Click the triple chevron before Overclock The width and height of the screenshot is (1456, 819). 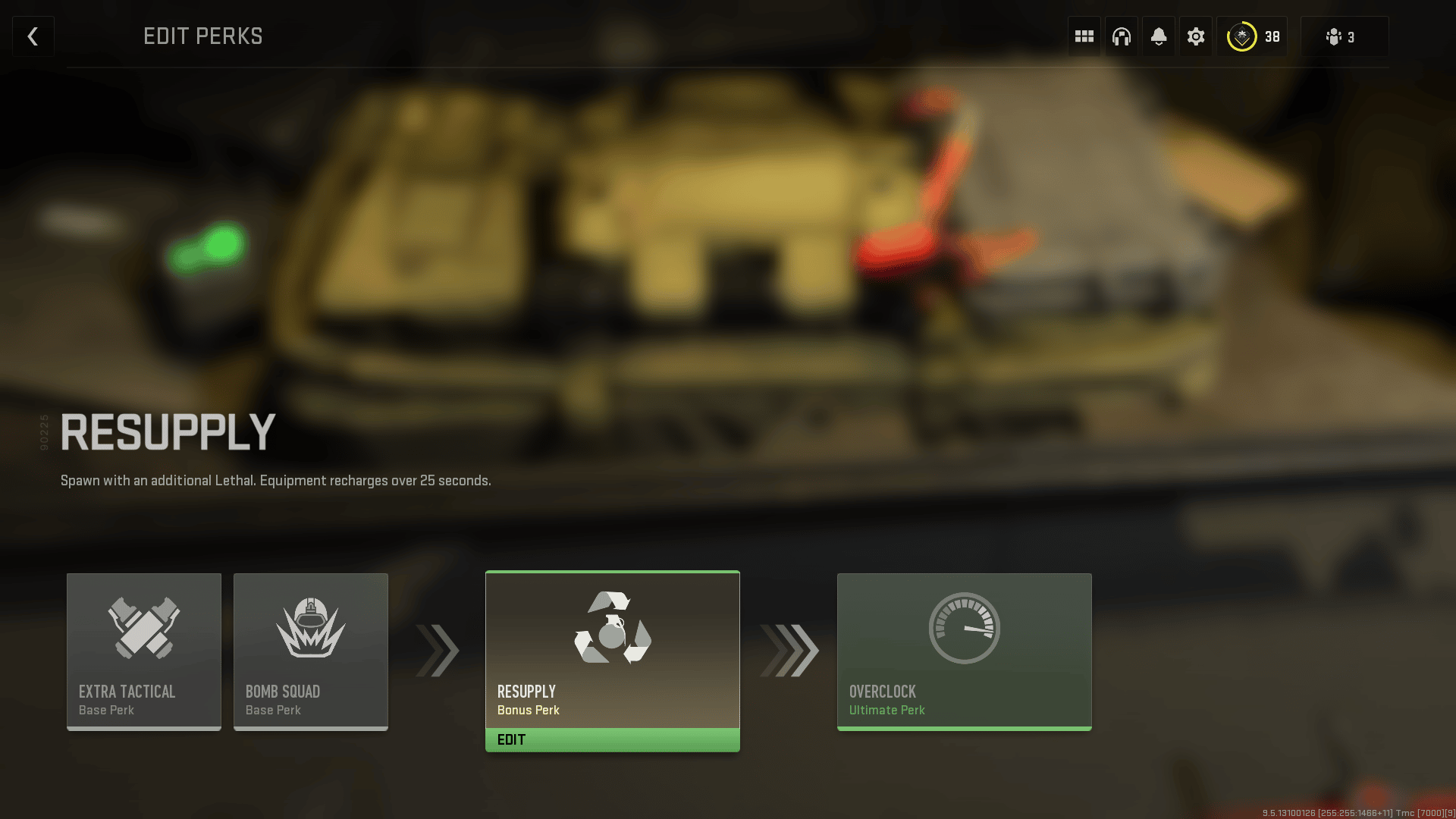pos(789,651)
